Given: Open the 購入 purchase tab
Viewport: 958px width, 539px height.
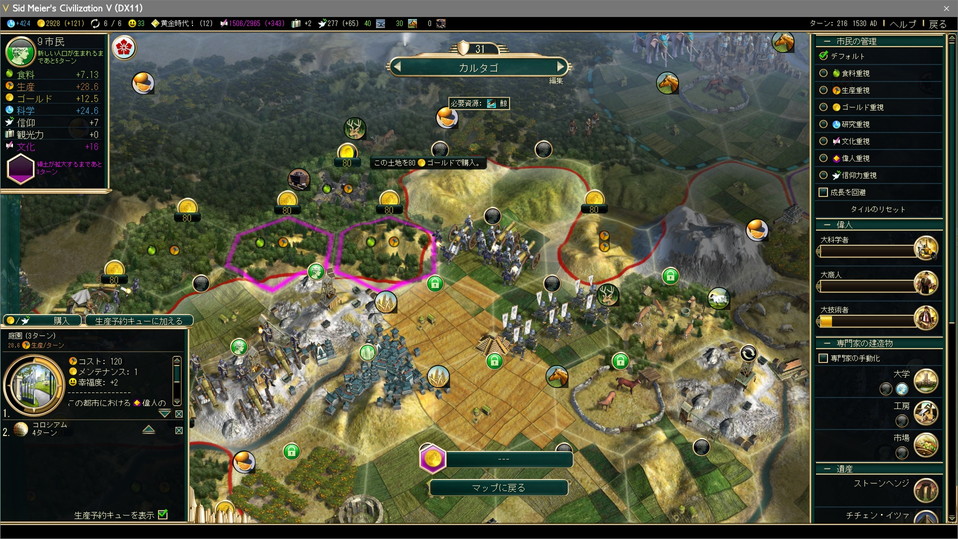Looking at the screenshot, I should [61, 321].
